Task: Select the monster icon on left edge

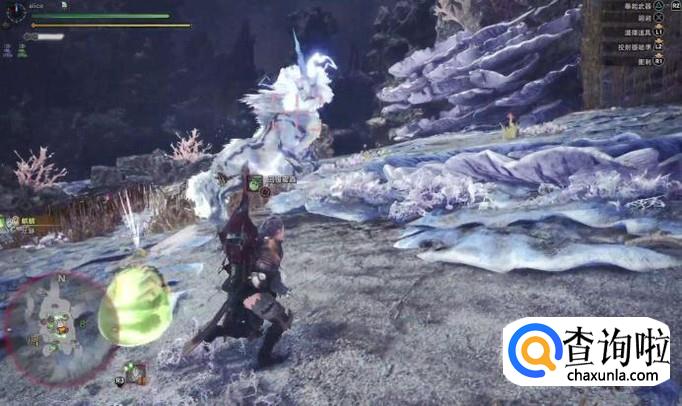Action: pyautogui.click(x=5, y=222)
